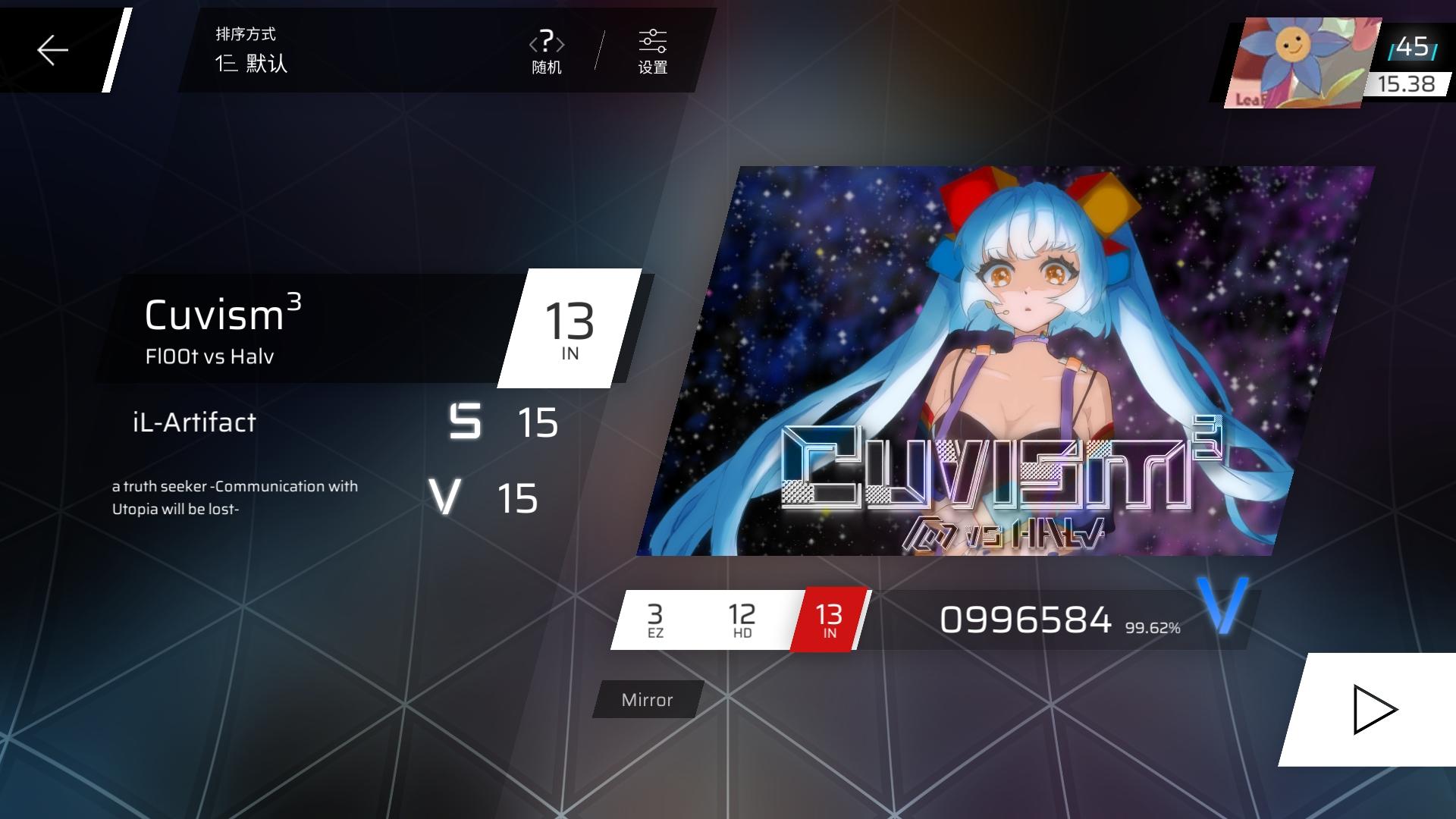Viewport: 1456px width, 819px height.
Task: Click the 13 IN difficulty badge next to Cuvism³
Action: tap(570, 328)
